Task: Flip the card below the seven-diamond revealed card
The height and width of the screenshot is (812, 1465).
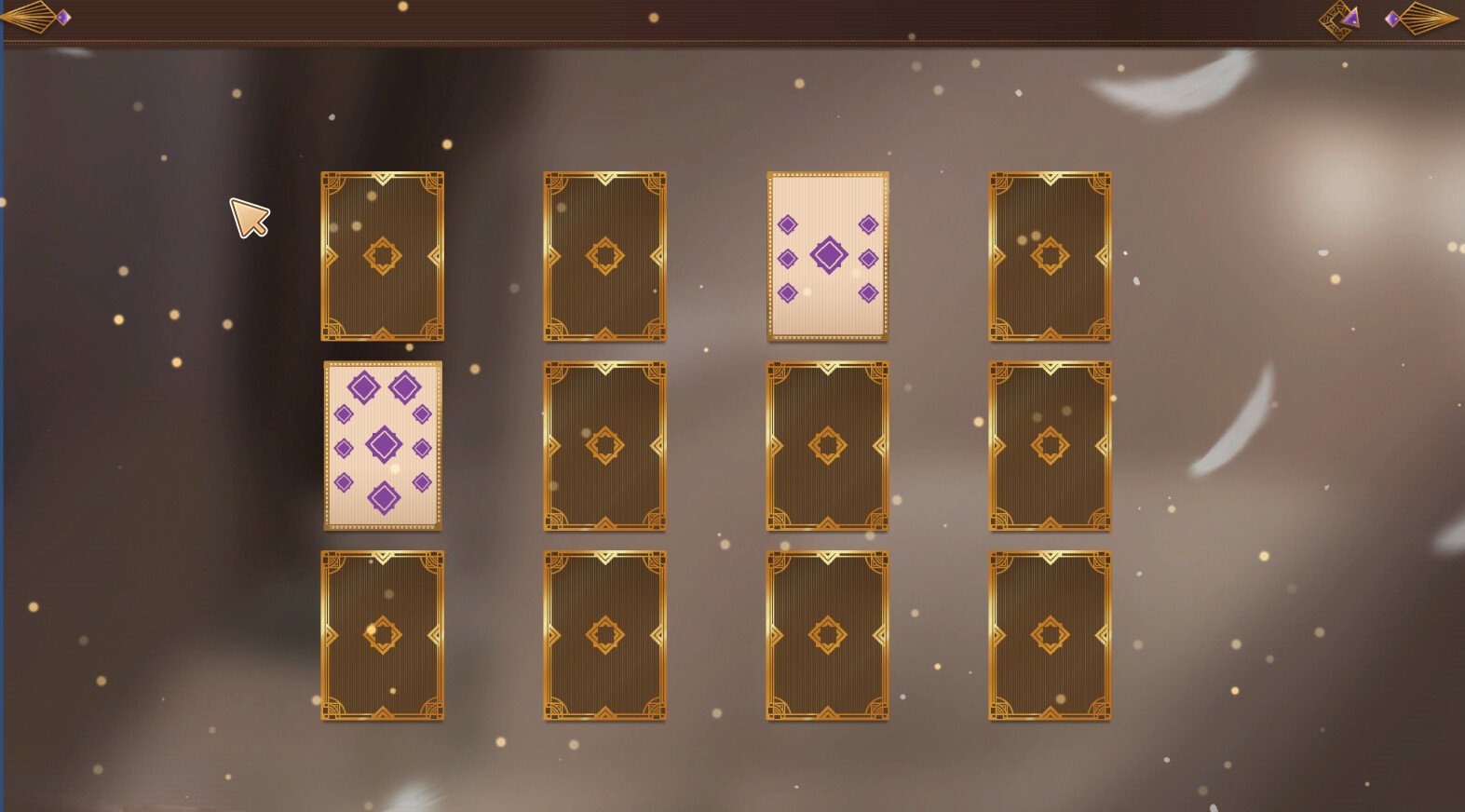Action: 827,445
